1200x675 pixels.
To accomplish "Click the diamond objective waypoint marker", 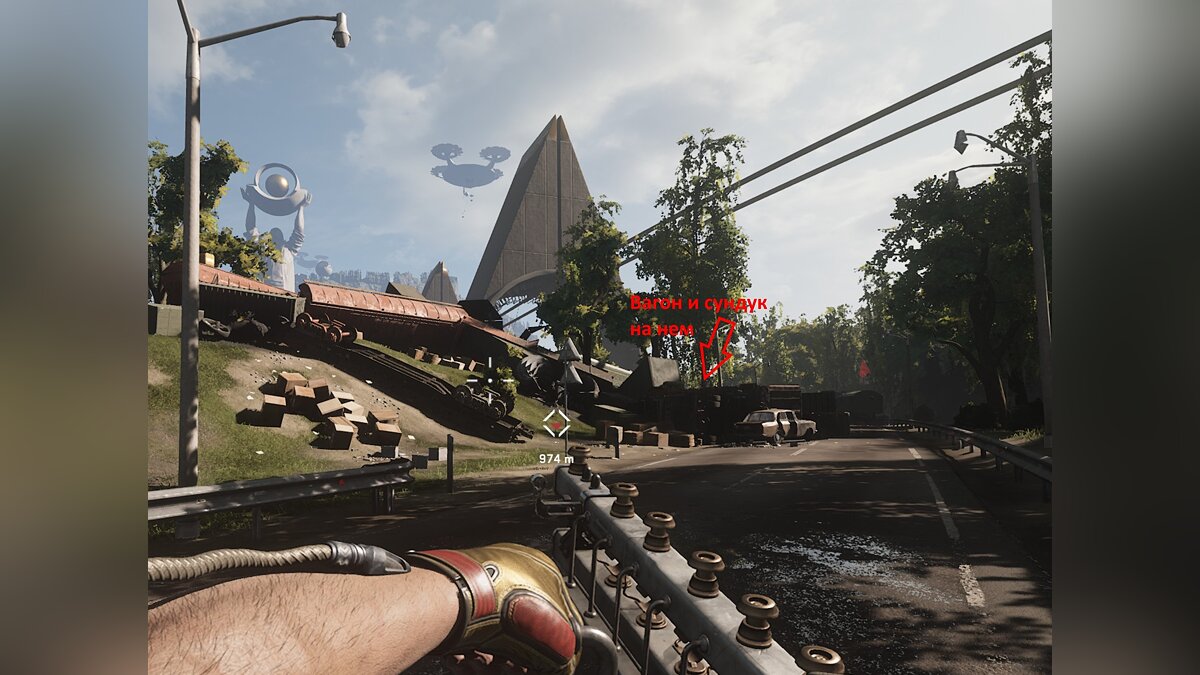I will click(x=556, y=423).
